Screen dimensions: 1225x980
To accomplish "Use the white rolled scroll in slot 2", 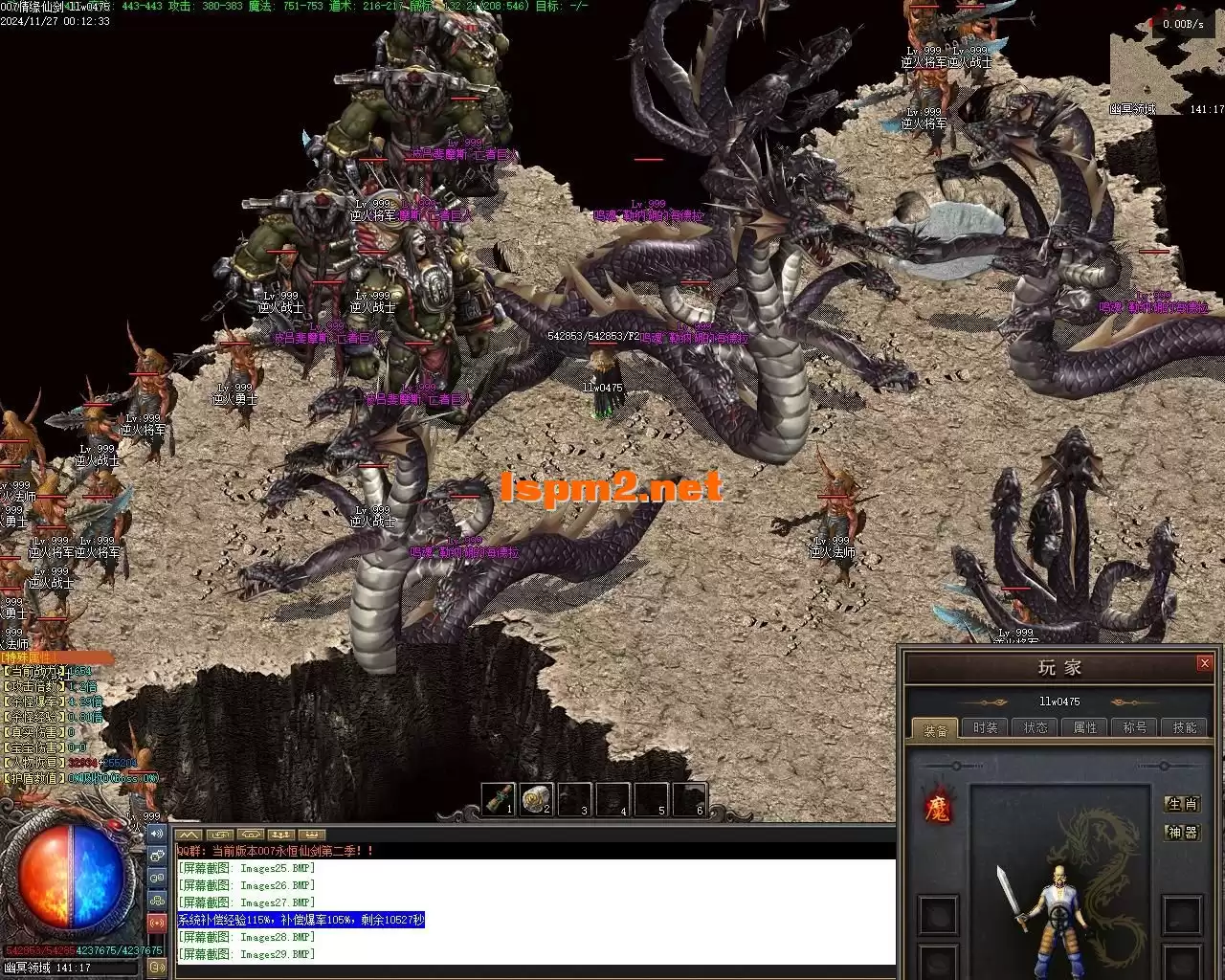I will coord(536,798).
